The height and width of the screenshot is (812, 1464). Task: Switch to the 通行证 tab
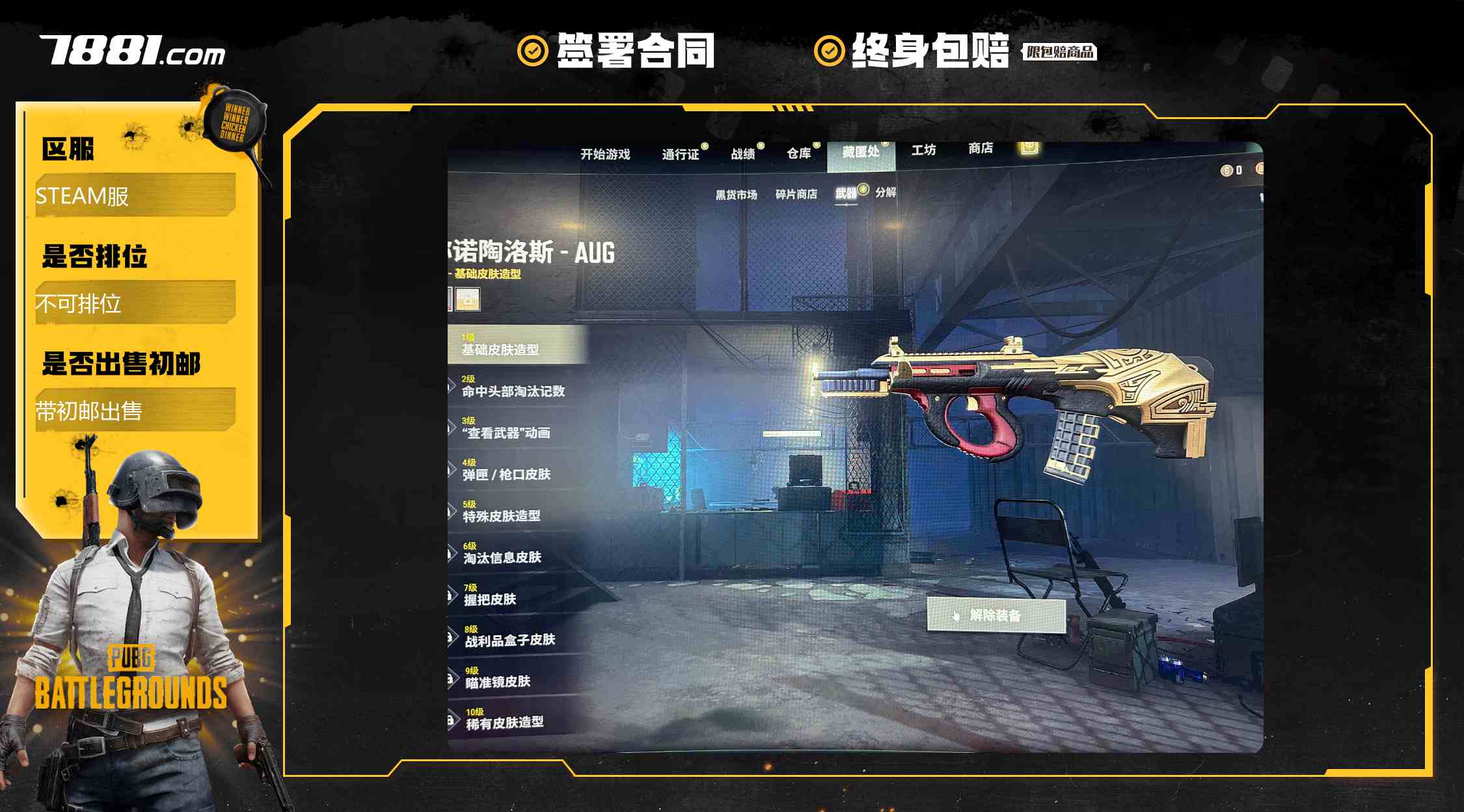pyautogui.click(x=680, y=154)
